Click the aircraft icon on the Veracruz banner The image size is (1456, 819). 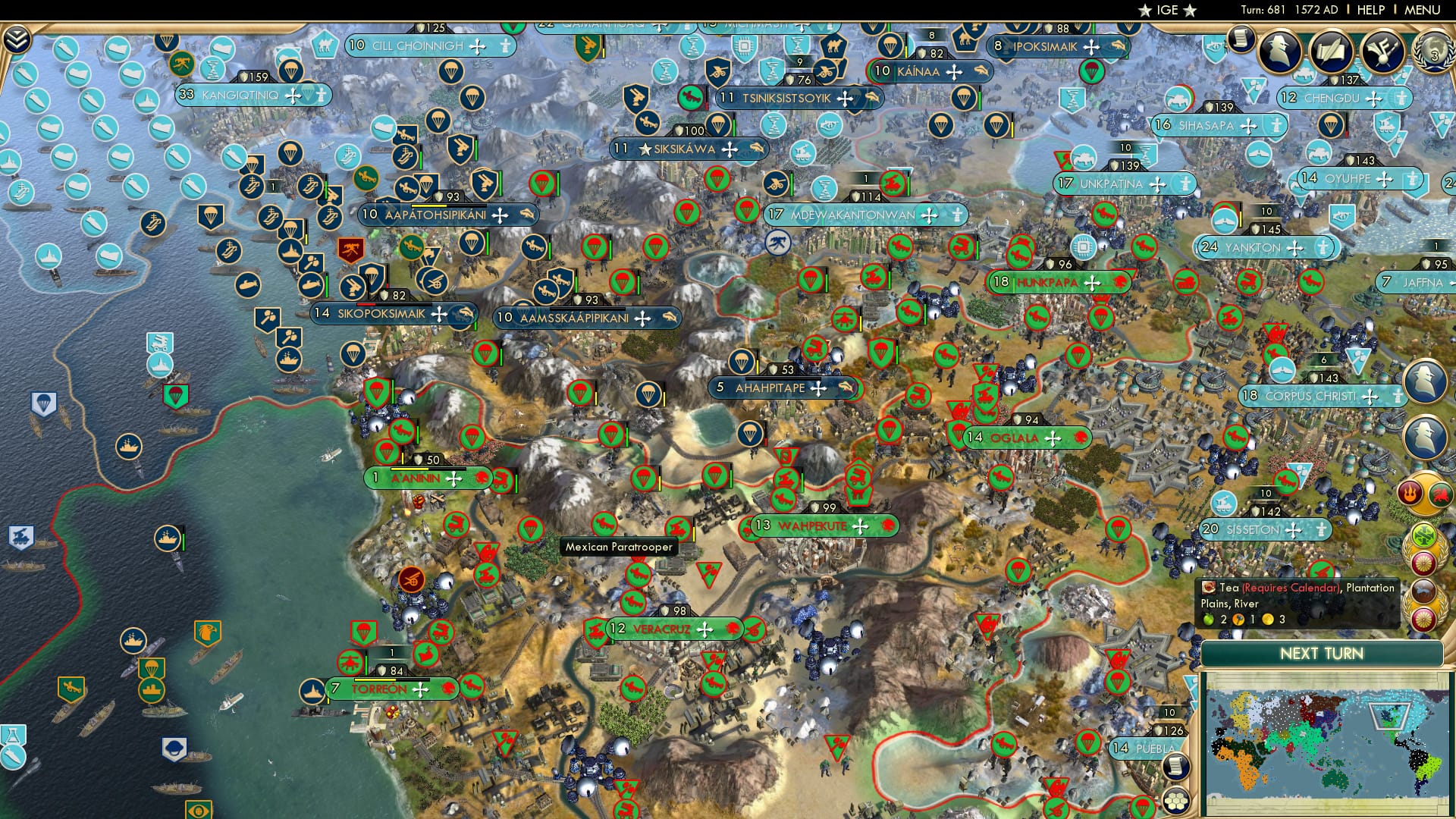[x=704, y=629]
